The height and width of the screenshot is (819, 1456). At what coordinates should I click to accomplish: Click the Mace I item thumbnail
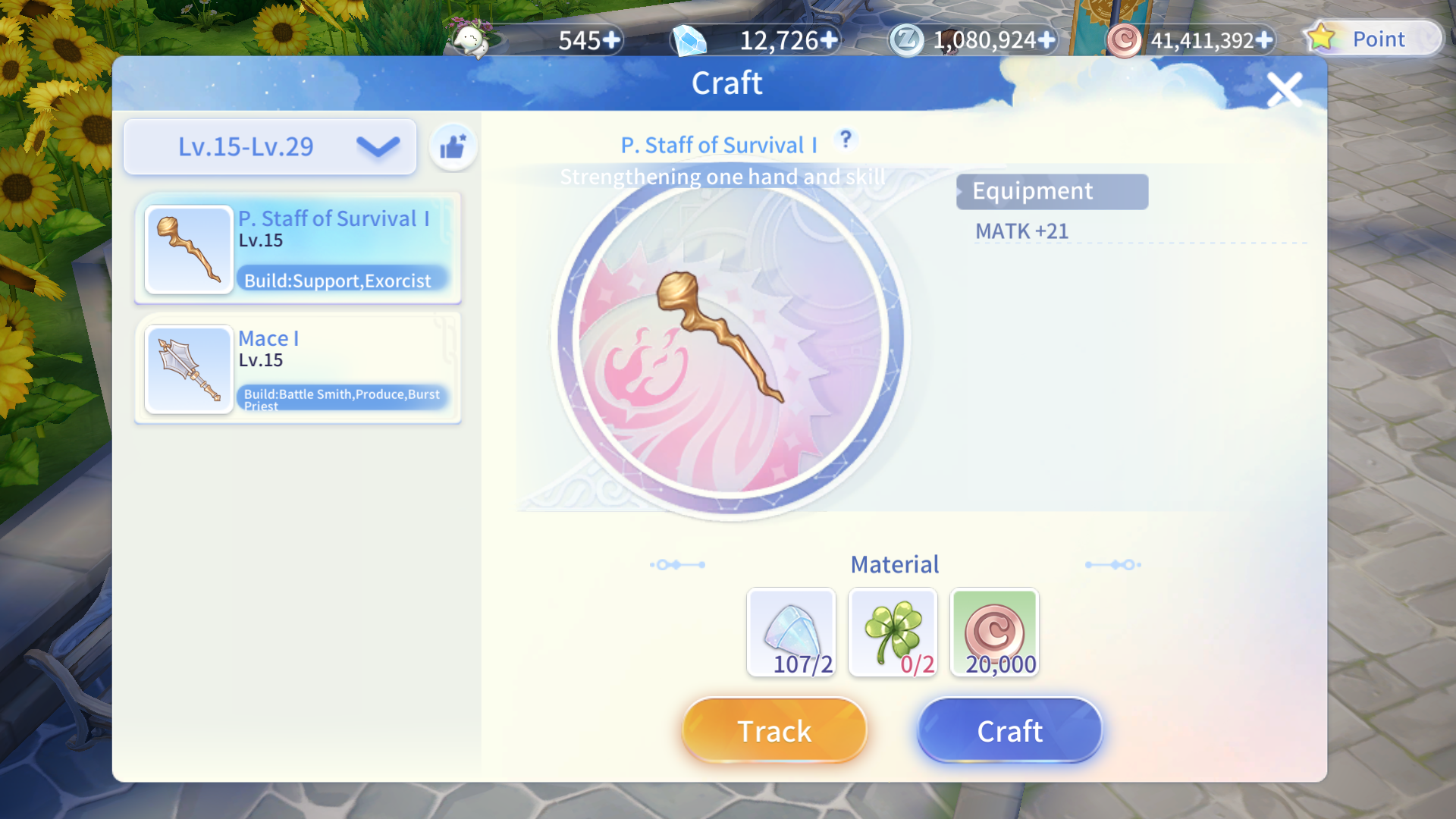click(188, 369)
